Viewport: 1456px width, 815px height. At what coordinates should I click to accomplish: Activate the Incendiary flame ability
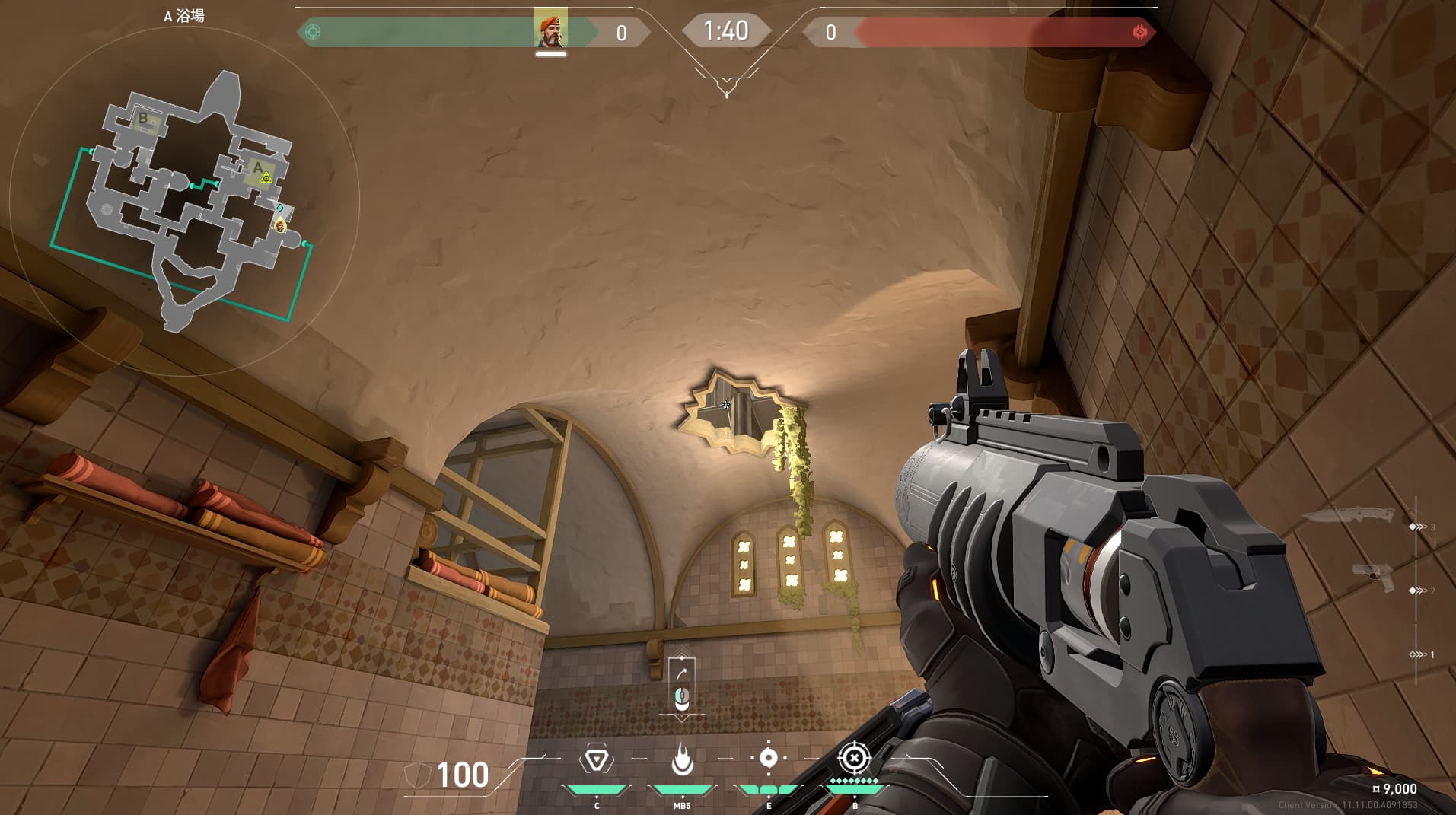[x=682, y=759]
